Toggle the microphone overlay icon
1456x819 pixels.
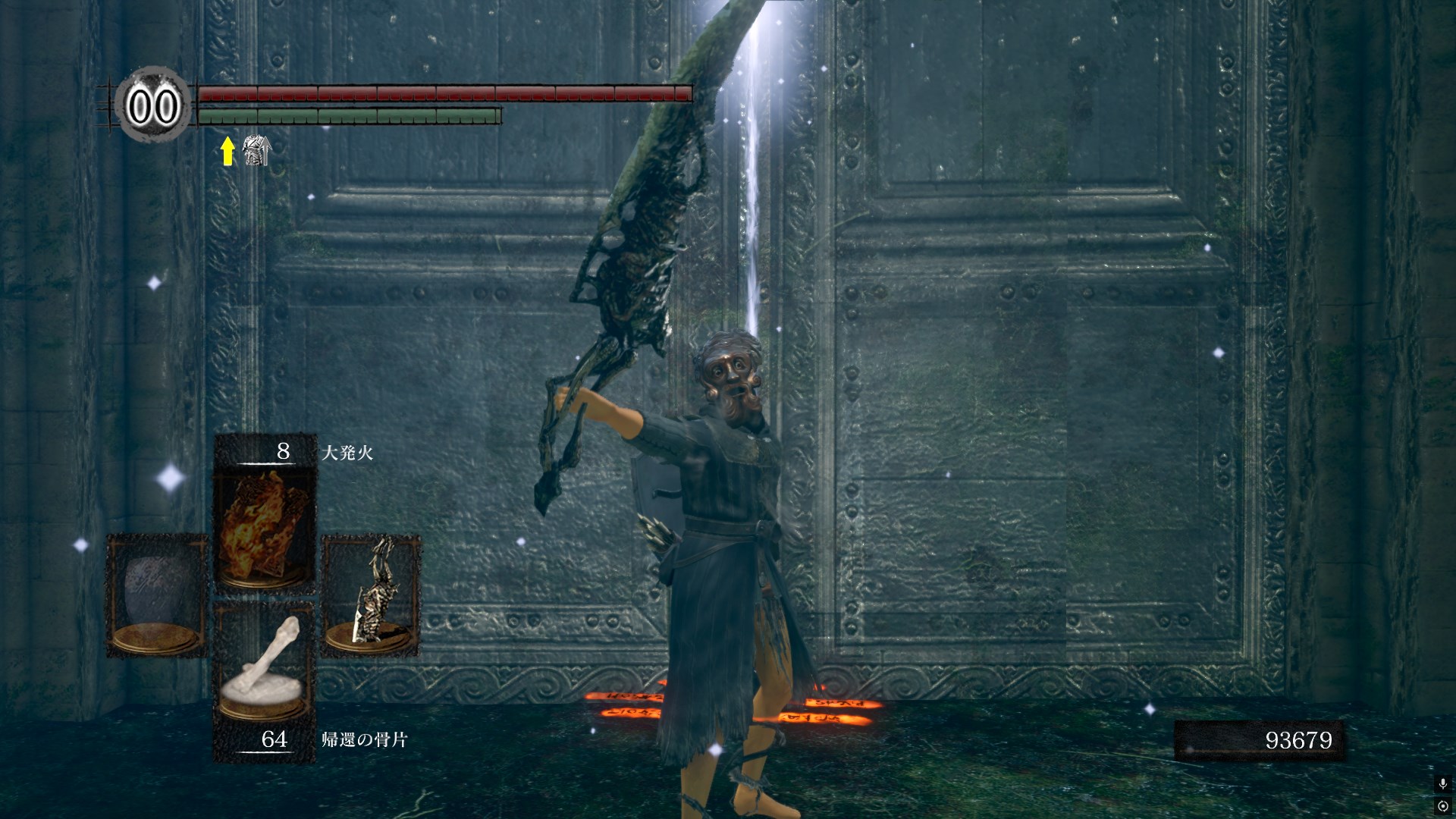pos(1442,784)
